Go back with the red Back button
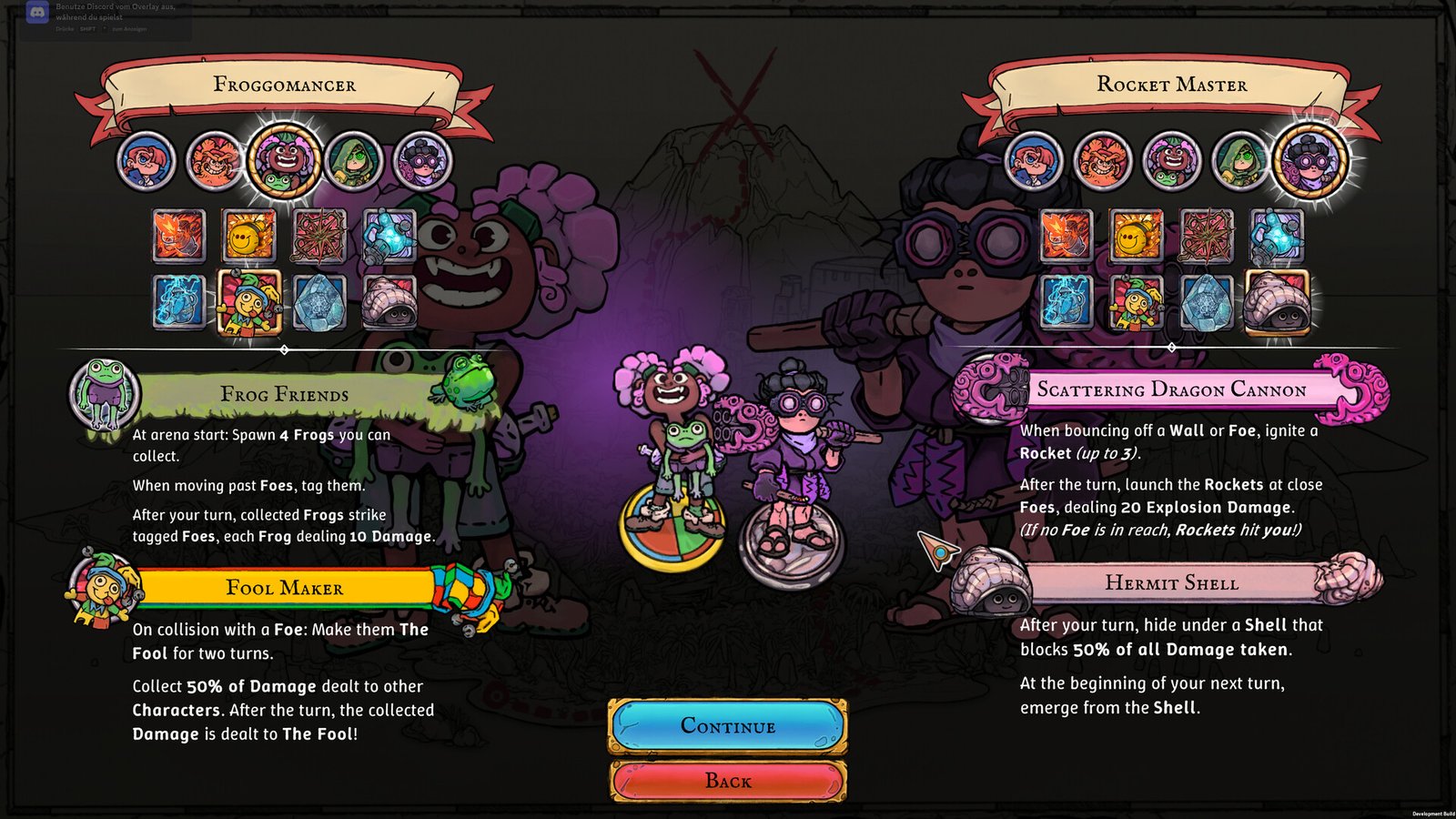The width and height of the screenshot is (1456, 819). pyautogui.click(x=728, y=781)
